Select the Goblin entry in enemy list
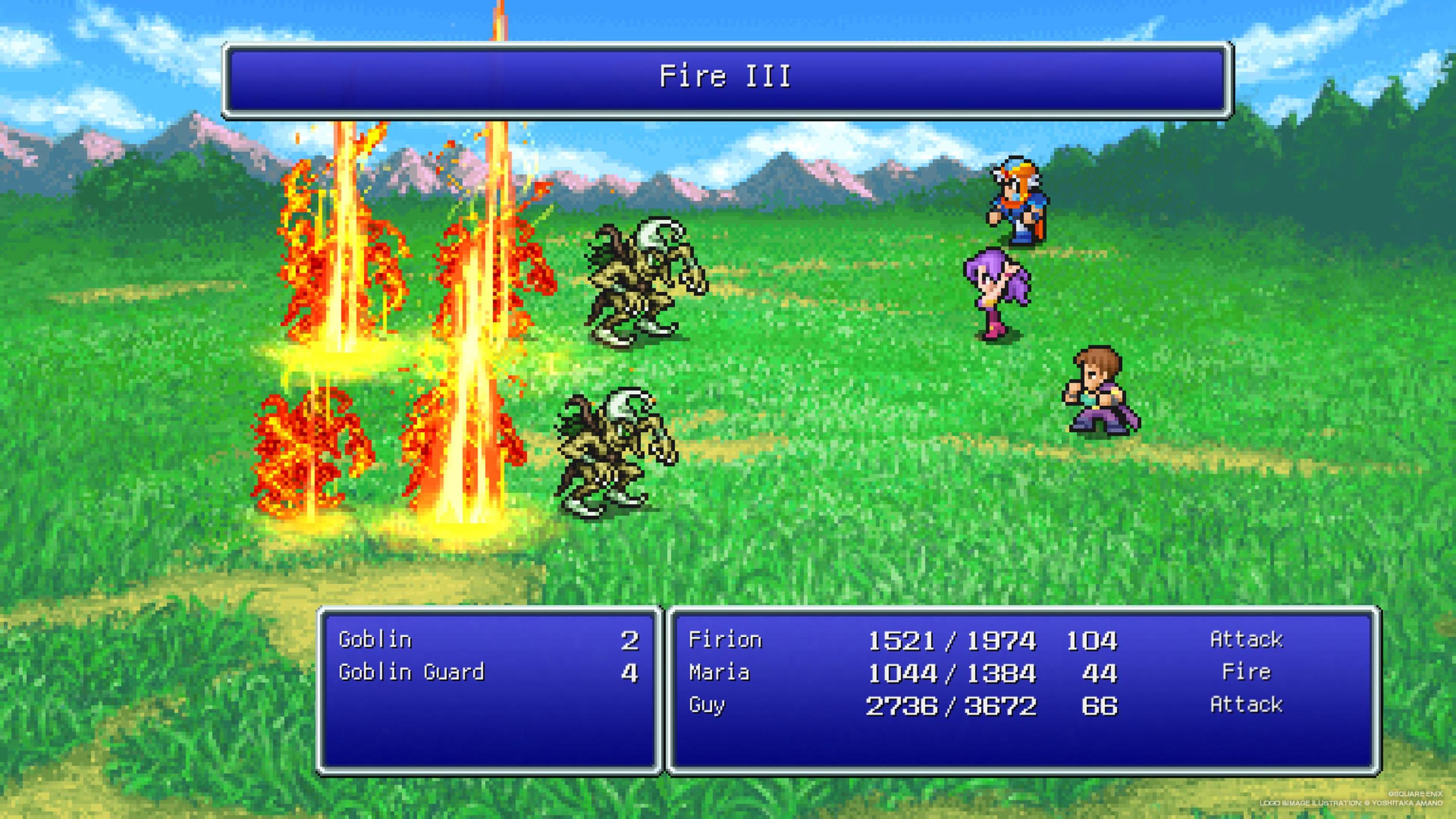Image resolution: width=1456 pixels, height=819 pixels. pos(375,640)
